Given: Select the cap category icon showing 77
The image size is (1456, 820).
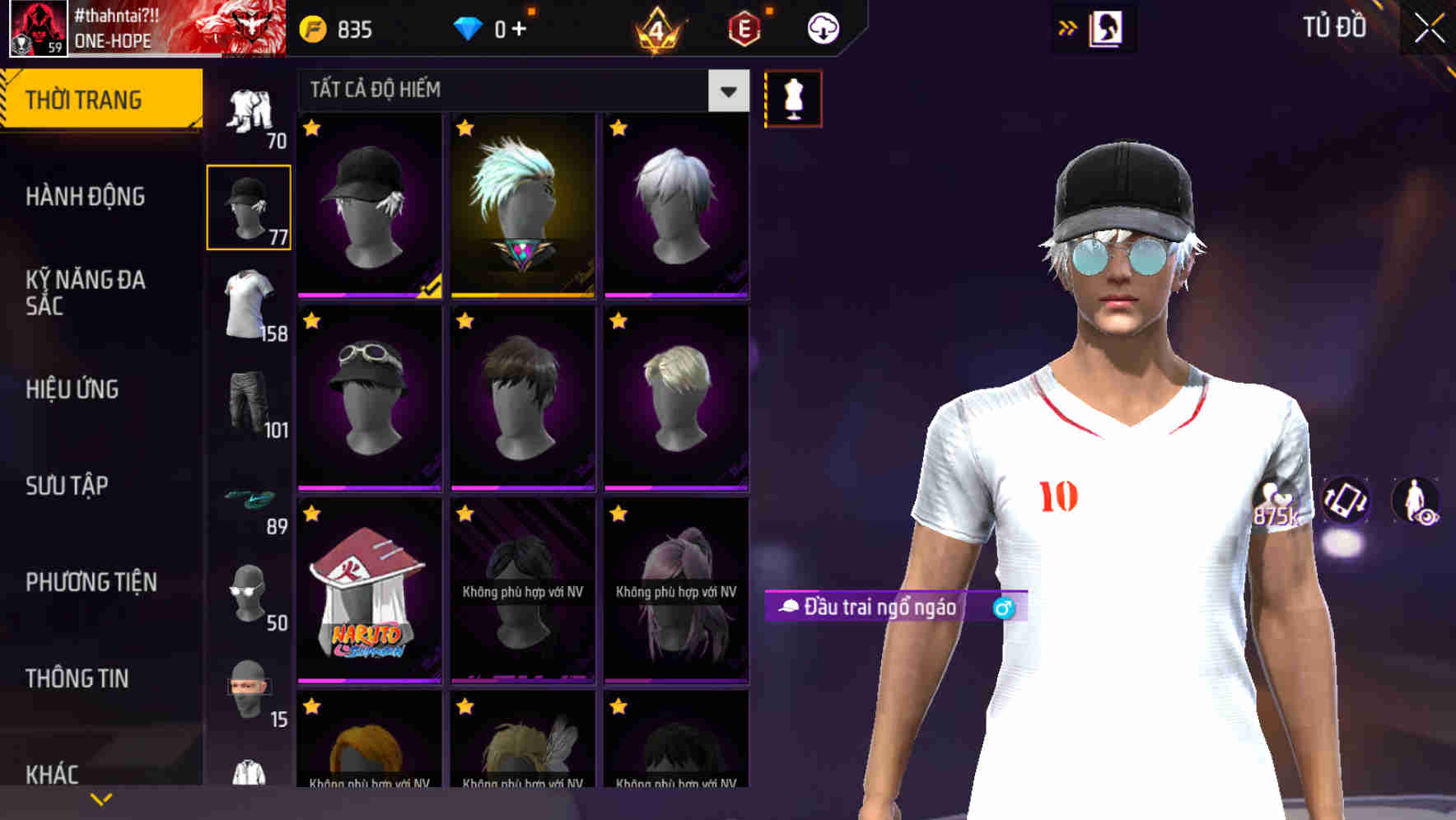Looking at the screenshot, I should pos(249,206).
